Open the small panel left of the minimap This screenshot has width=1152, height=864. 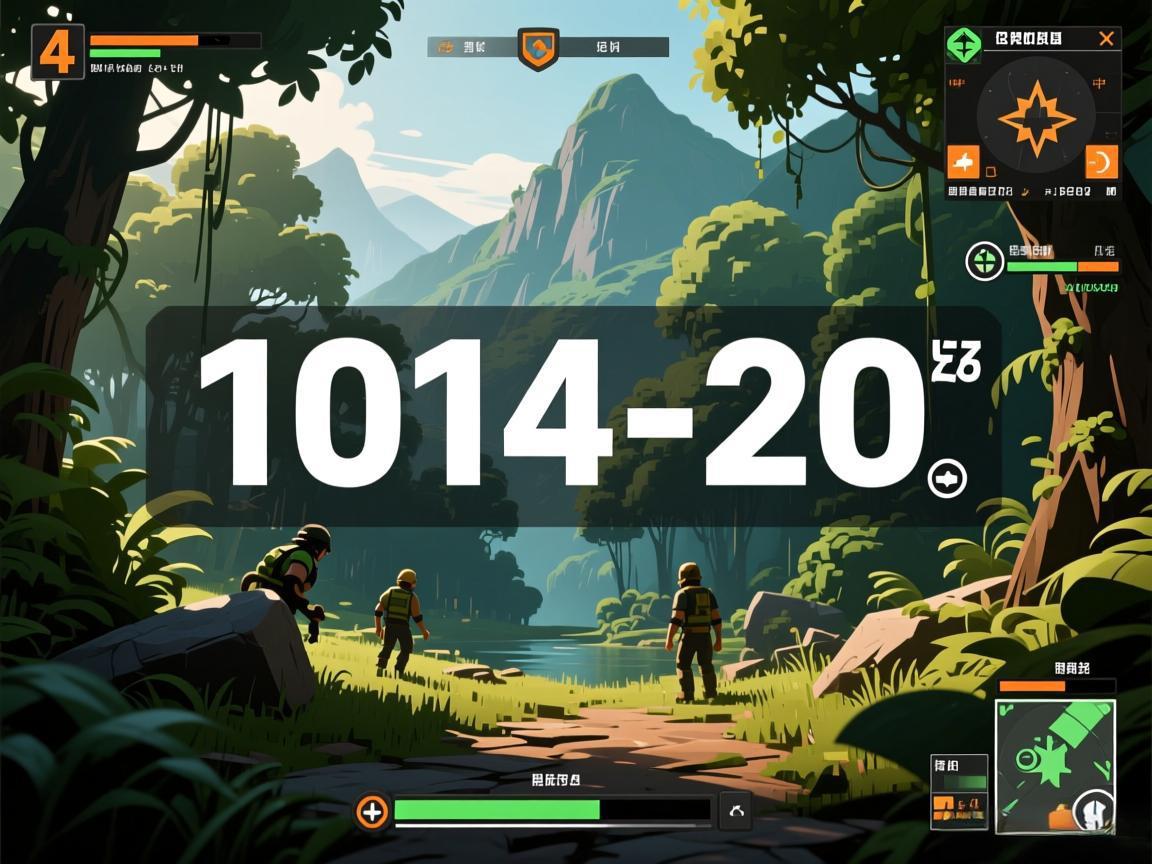click(x=959, y=791)
